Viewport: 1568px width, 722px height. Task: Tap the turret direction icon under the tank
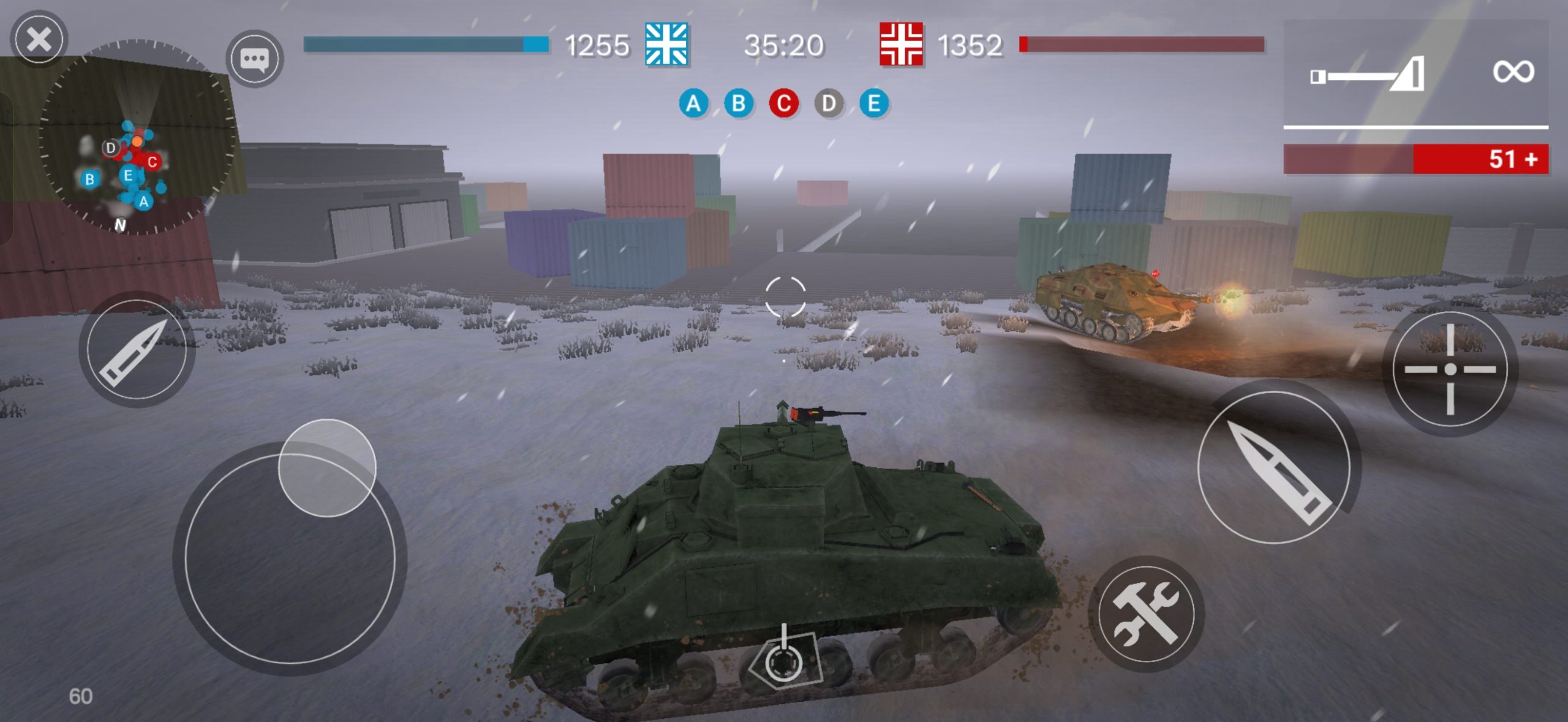pos(783,660)
